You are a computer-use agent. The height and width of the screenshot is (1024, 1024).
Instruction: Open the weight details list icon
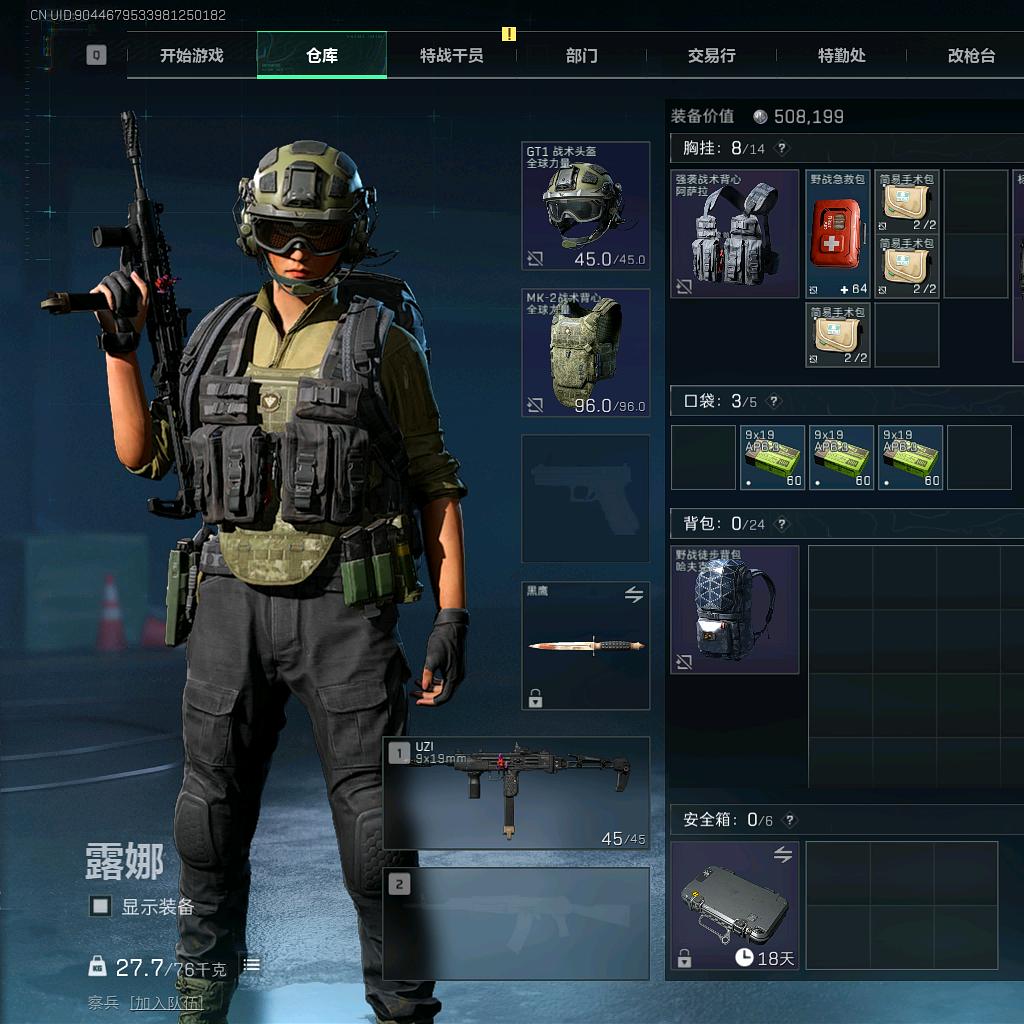point(252,965)
